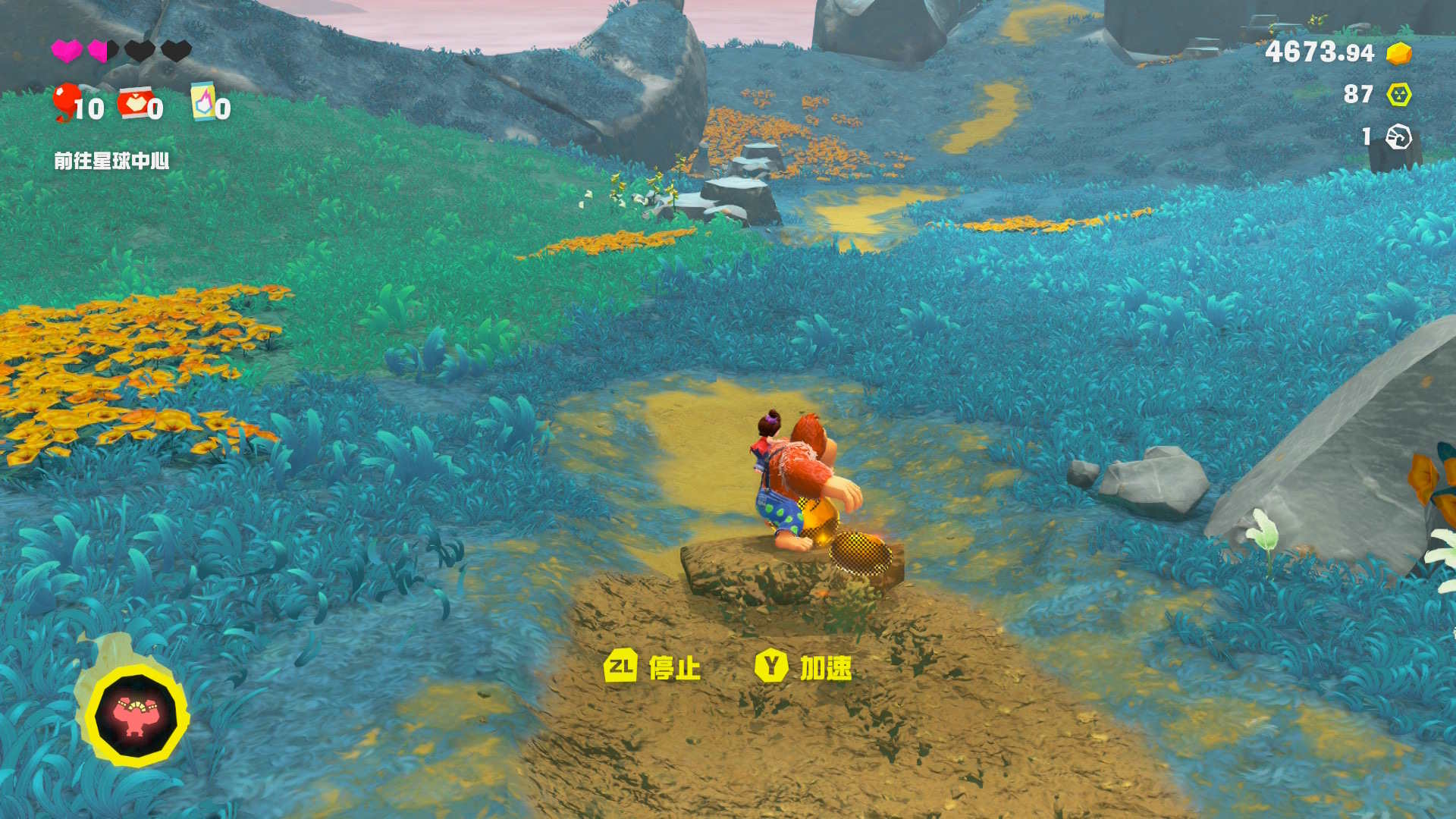Activate the Kong Bananza transformation icon

(x=136, y=715)
